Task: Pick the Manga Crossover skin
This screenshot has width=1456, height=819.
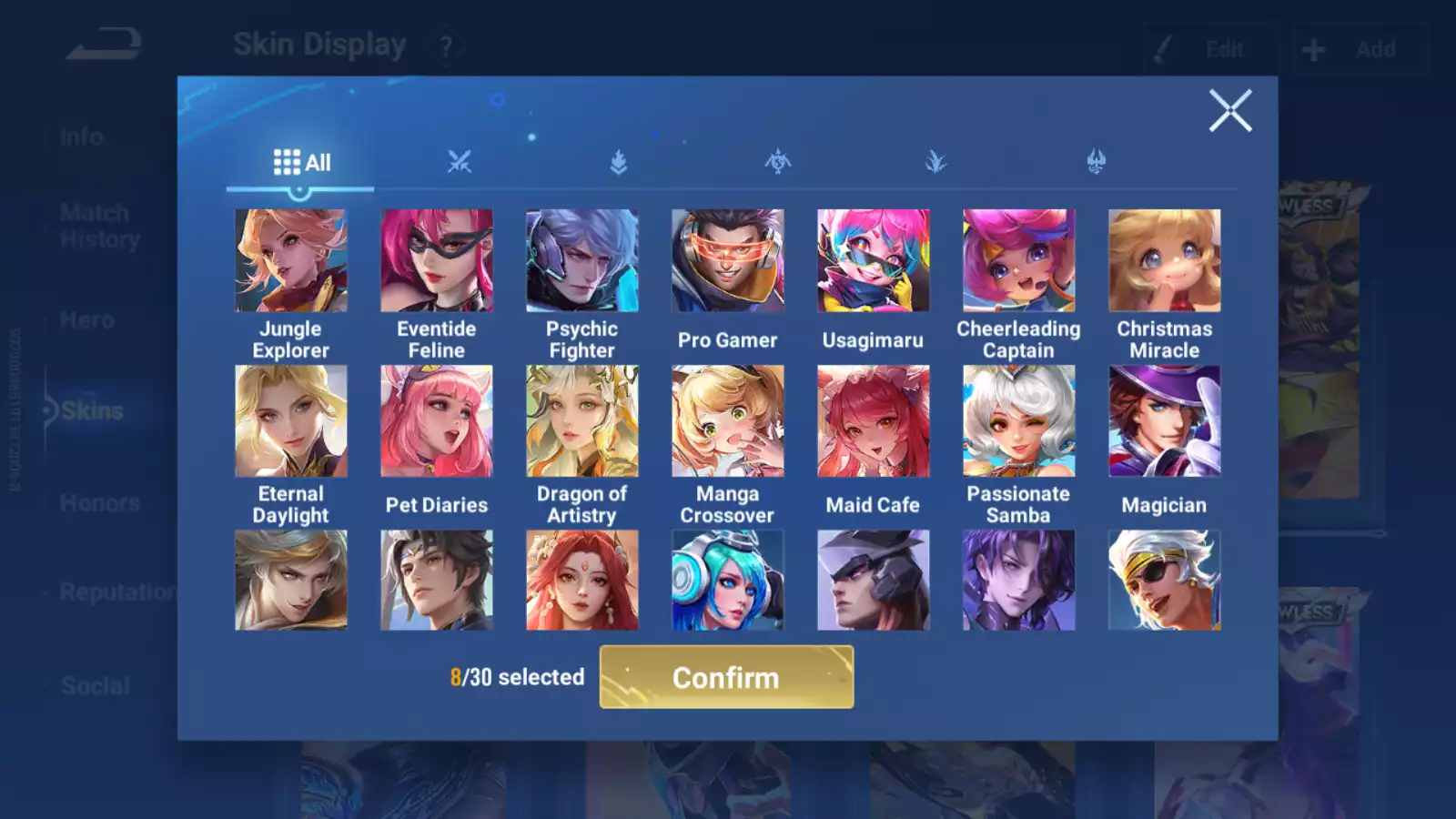Action: click(x=728, y=421)
